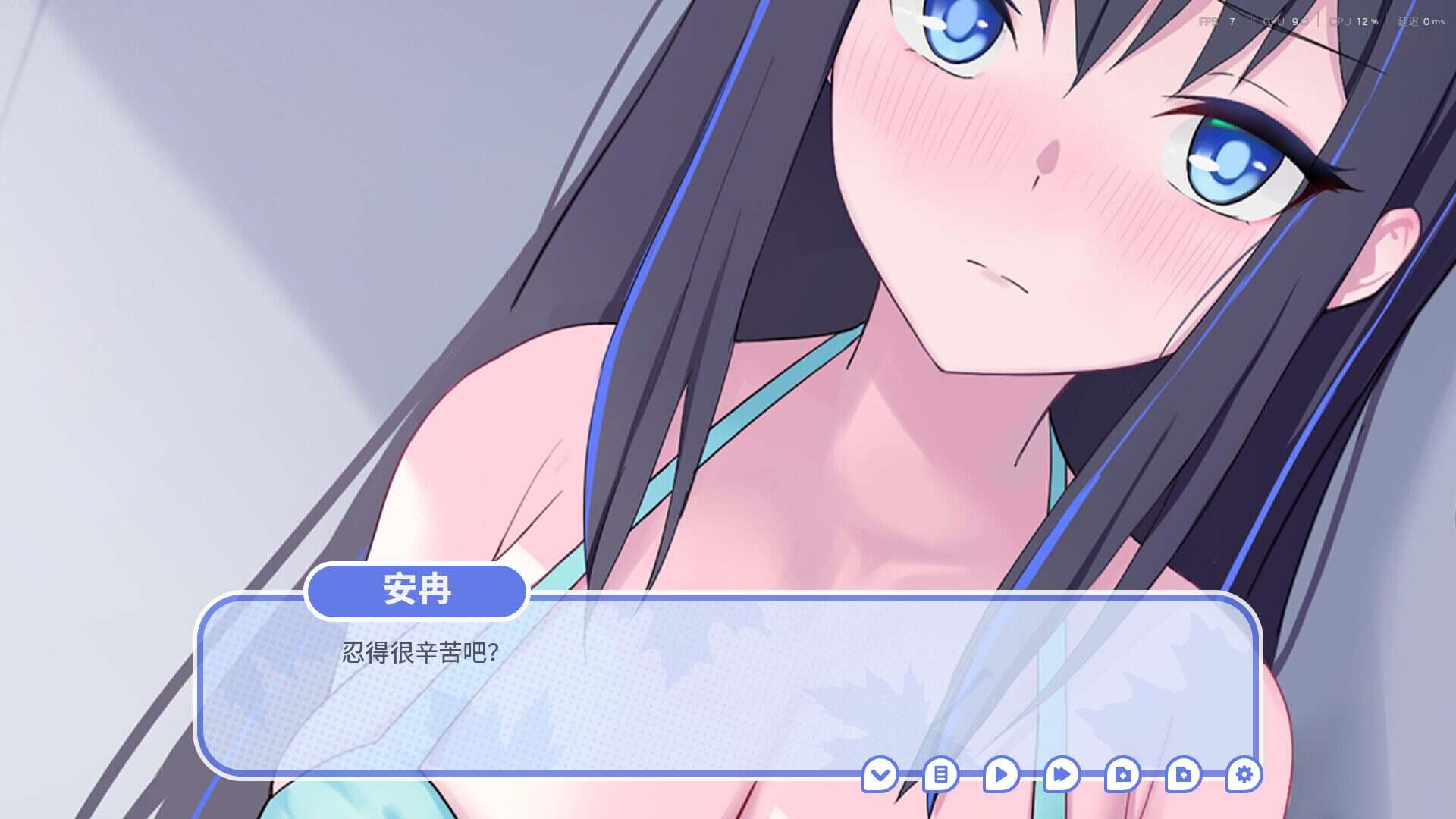Viewport: 1456px width, 819px height.
Task: Open the load screen with the upload-document icon
Action: coord(1183,776)
